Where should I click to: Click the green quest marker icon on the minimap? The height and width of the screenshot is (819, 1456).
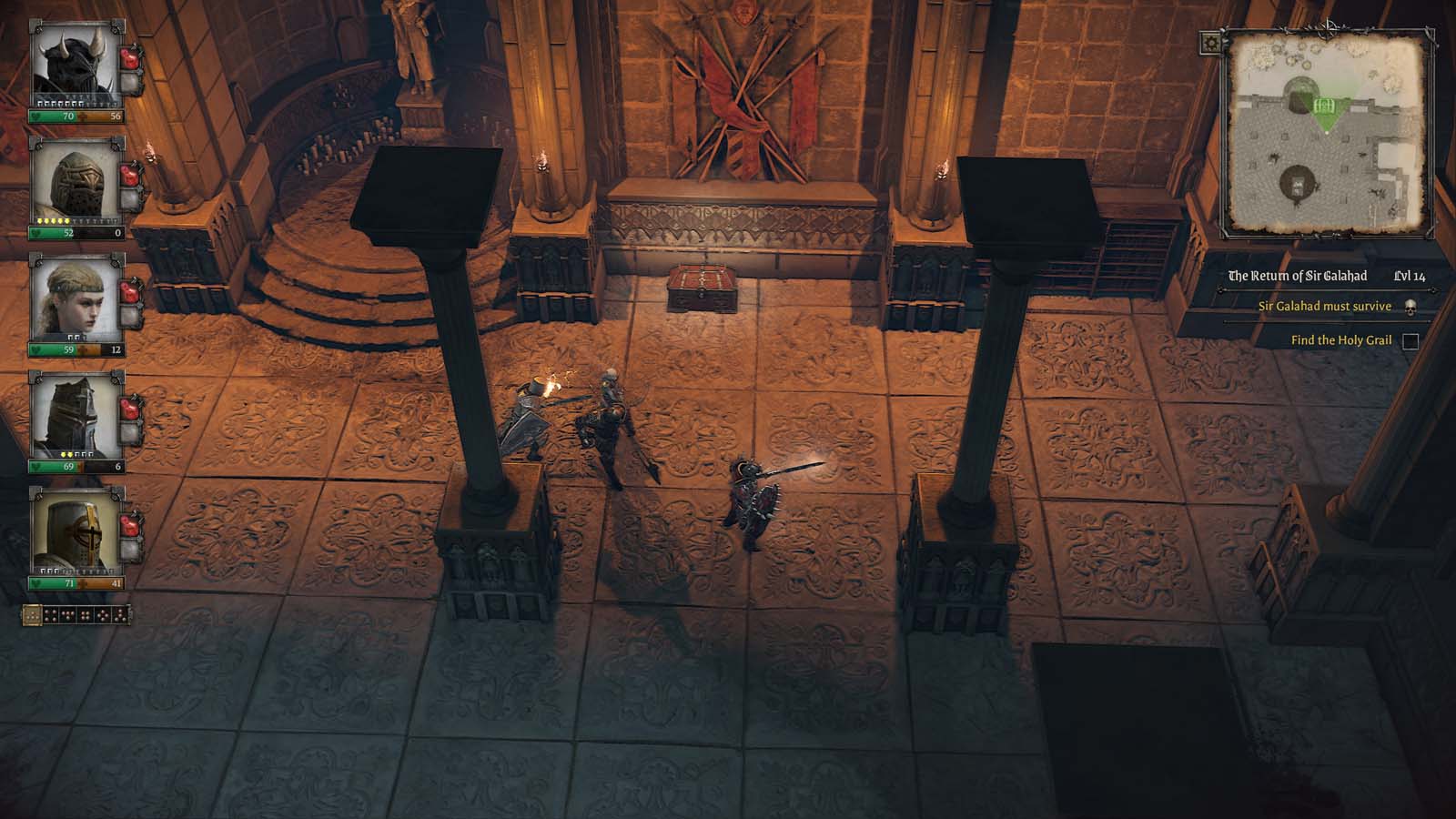click(1326, 105)
